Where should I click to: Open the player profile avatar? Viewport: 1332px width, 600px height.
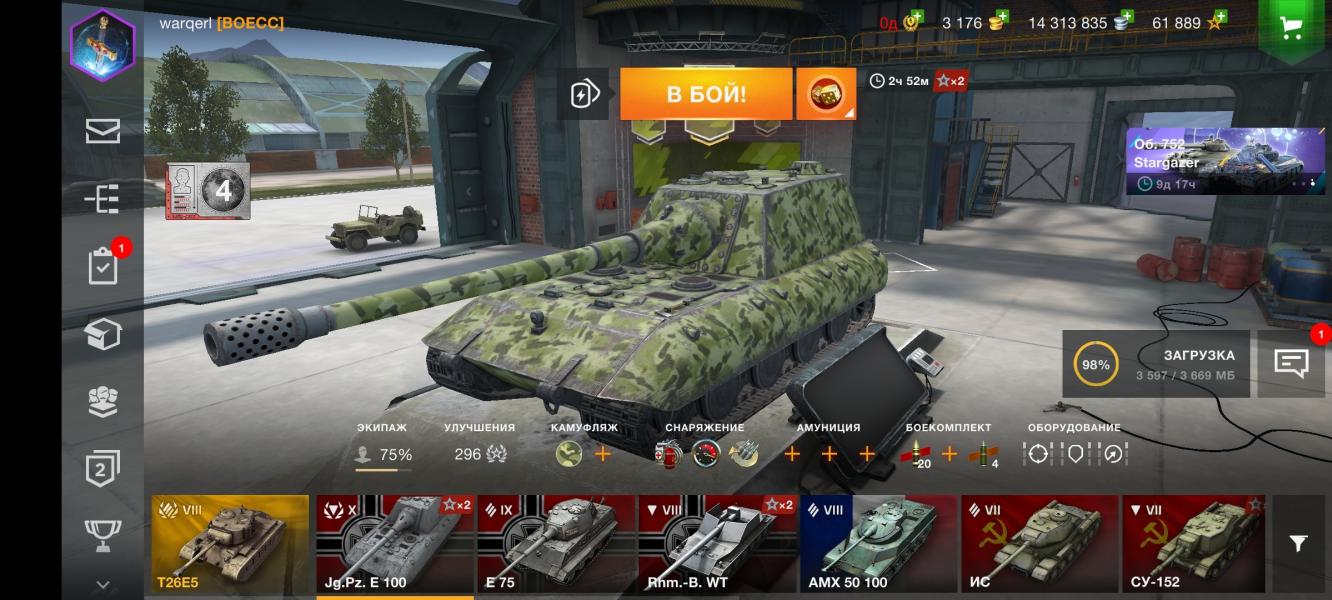pyautogui.click(x=102, y=45)
